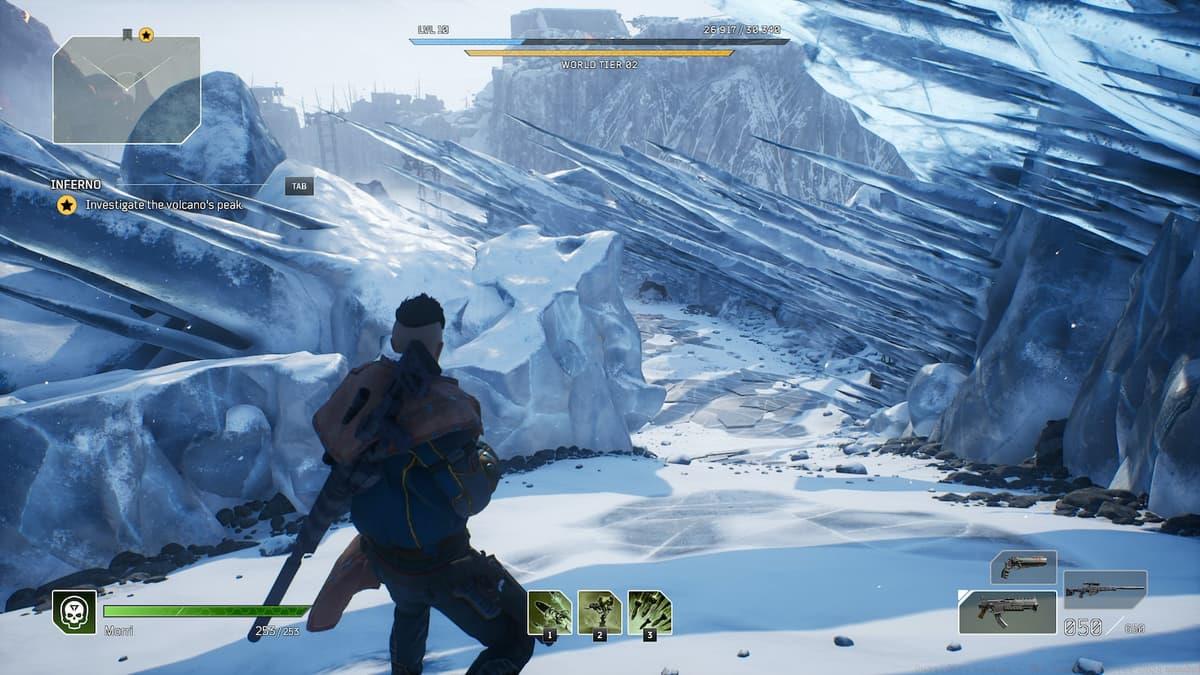Image resolution: width=1200 pixels, height=675 pixels.
Task: Click the gold star quest marker above minimap
Action: click(x=146, y=35)
